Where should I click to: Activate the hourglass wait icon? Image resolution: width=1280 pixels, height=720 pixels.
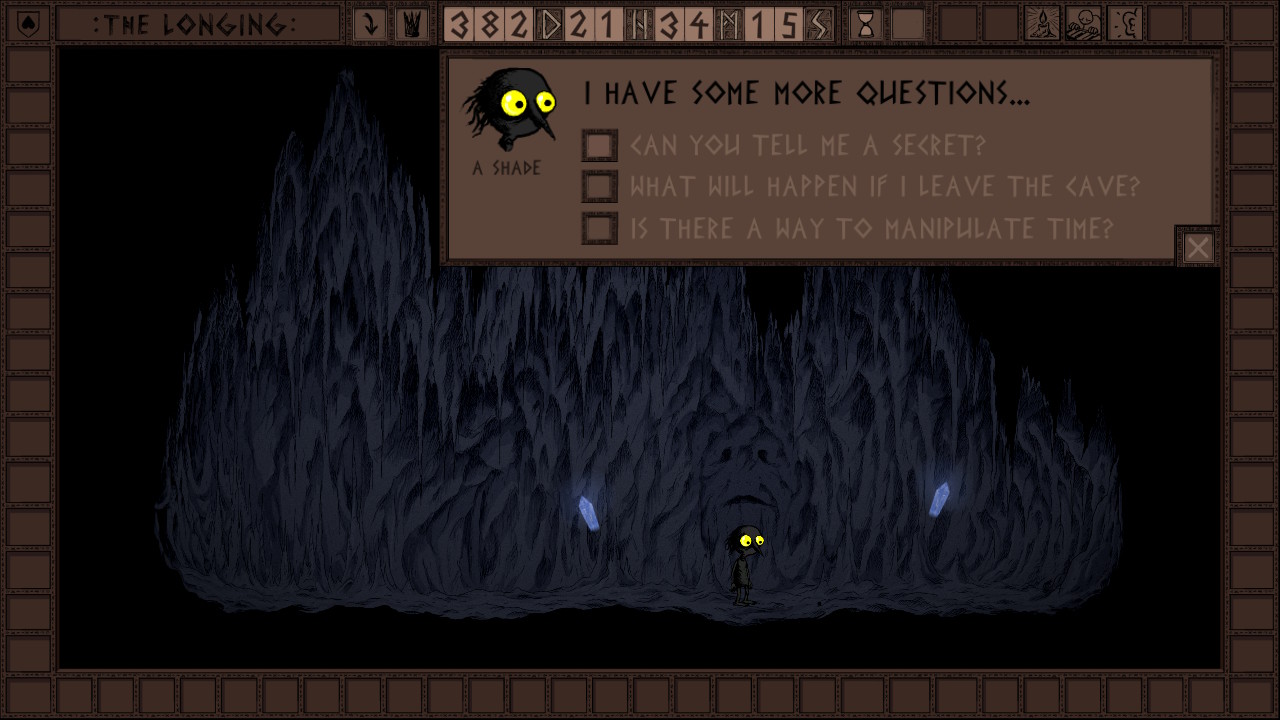[866, 24]
